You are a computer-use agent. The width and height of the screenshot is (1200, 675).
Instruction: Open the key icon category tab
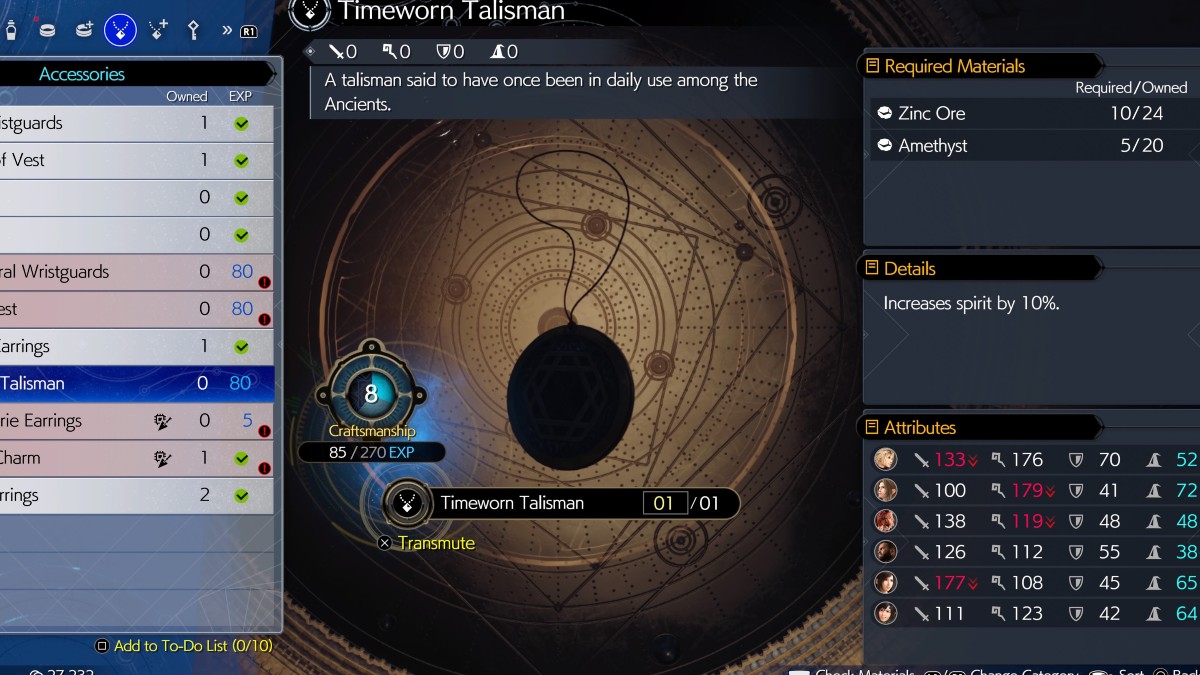(x=195, y=30)
